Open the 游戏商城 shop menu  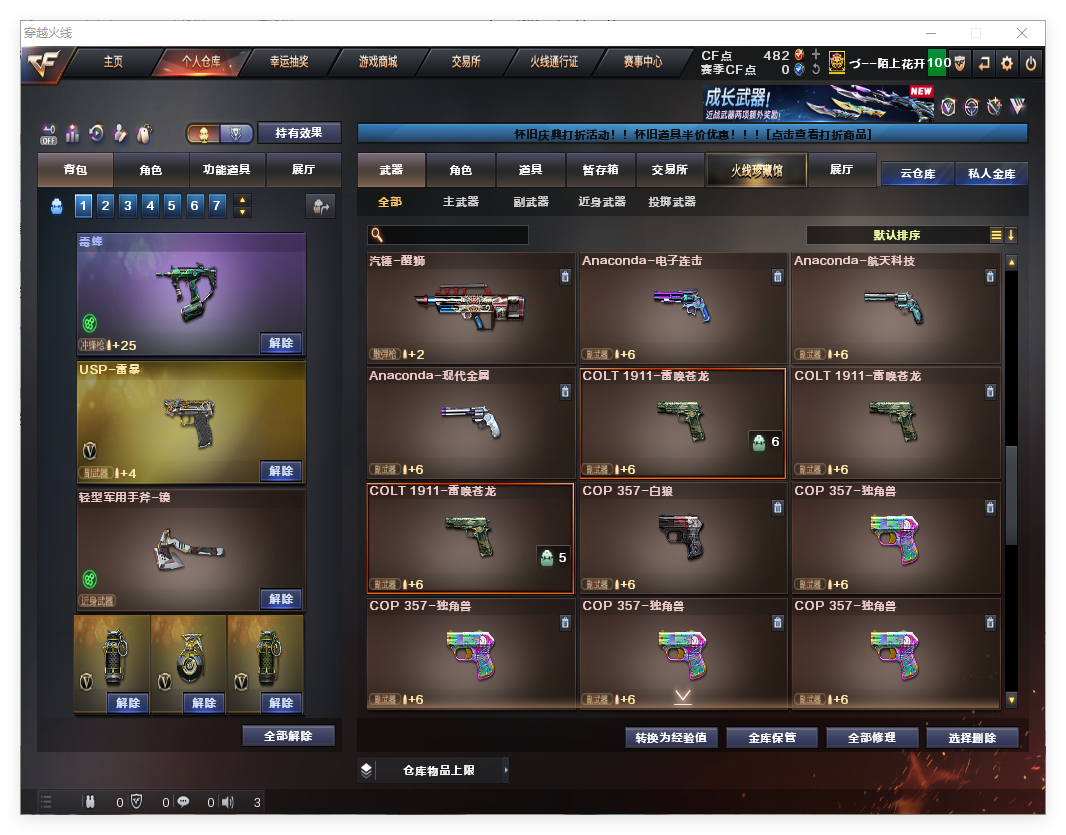[x=378, y=62]
